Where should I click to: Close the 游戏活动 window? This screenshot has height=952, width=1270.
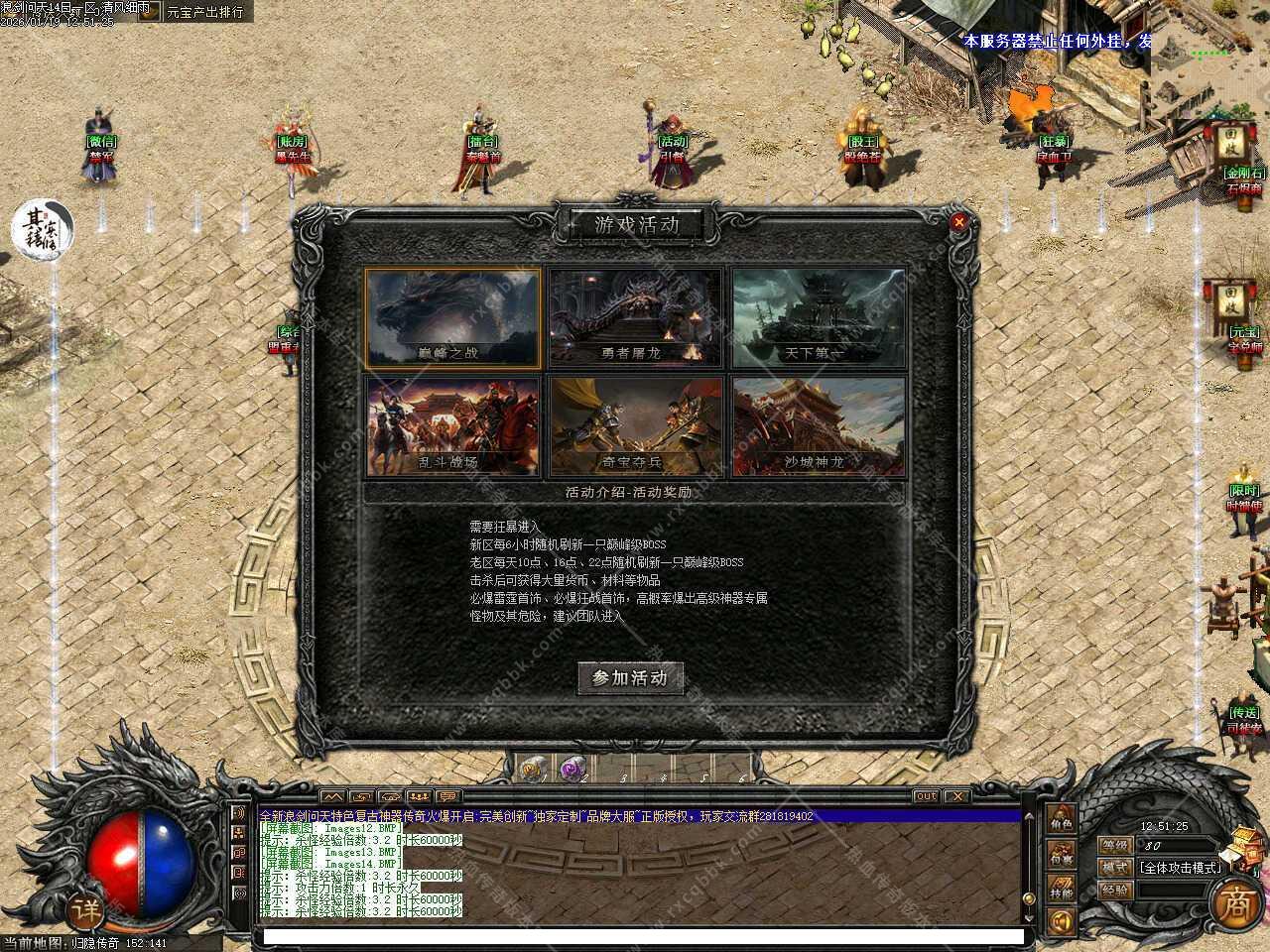coord(958,223)
